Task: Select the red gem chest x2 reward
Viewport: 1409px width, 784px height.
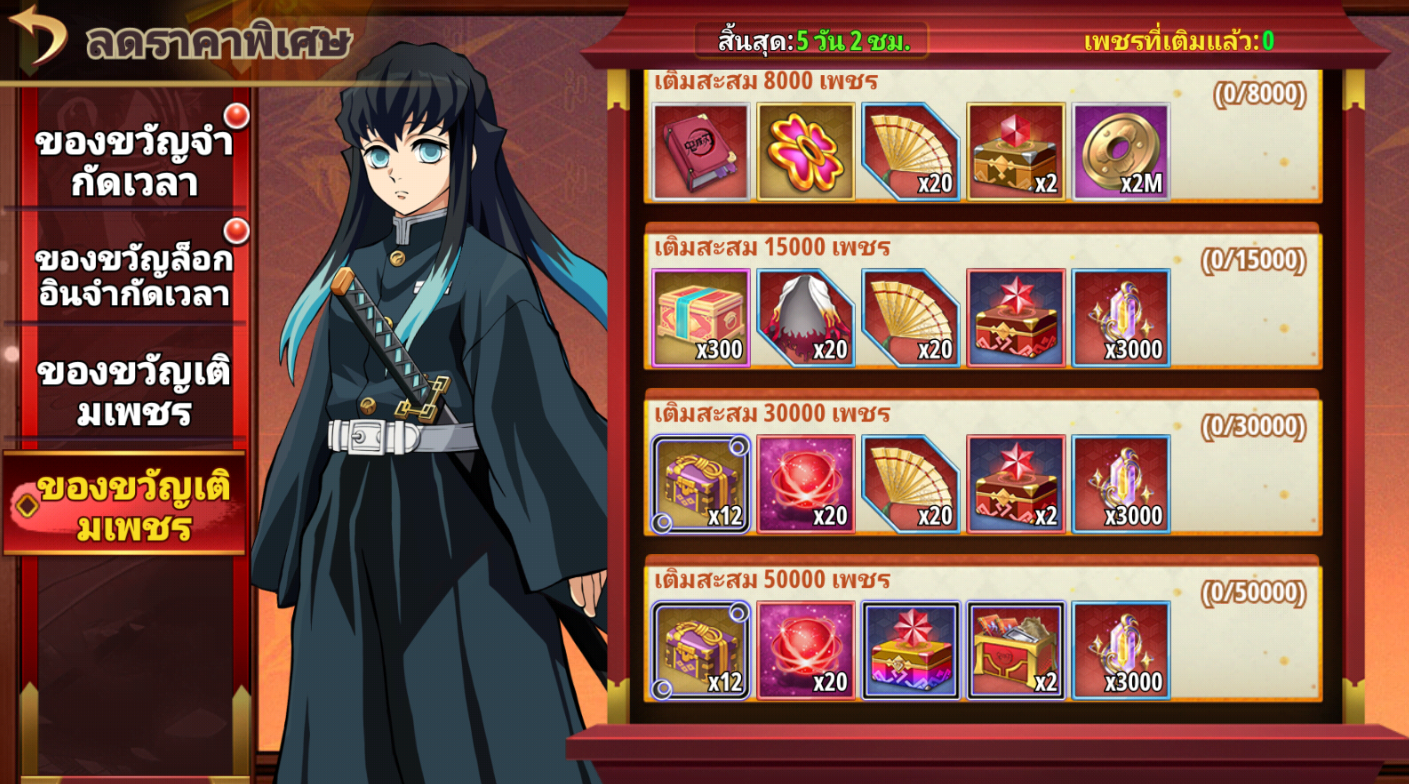Action: pyautogui.click(x=1015, y=152)
